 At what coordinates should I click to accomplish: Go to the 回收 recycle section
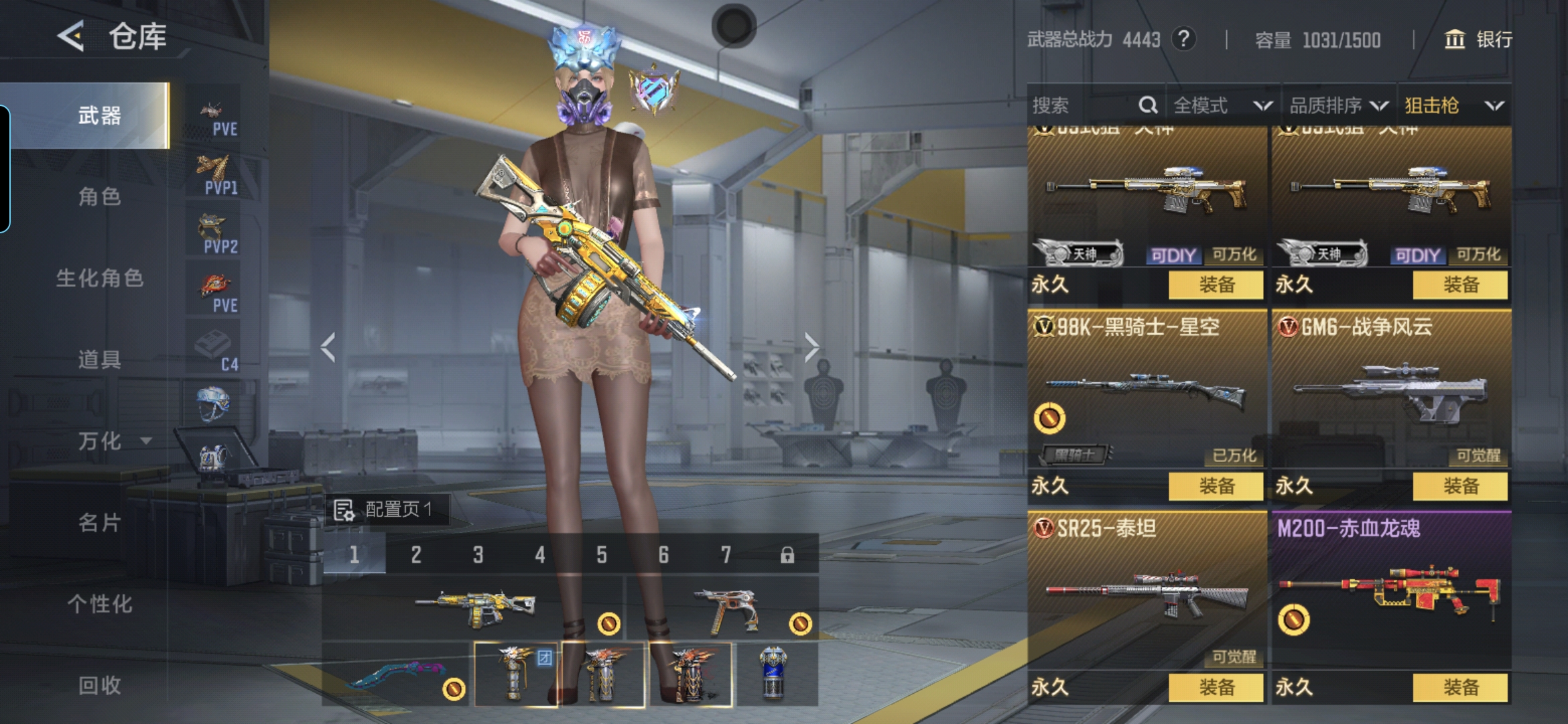pyautogui.click(x=99, y=685)
